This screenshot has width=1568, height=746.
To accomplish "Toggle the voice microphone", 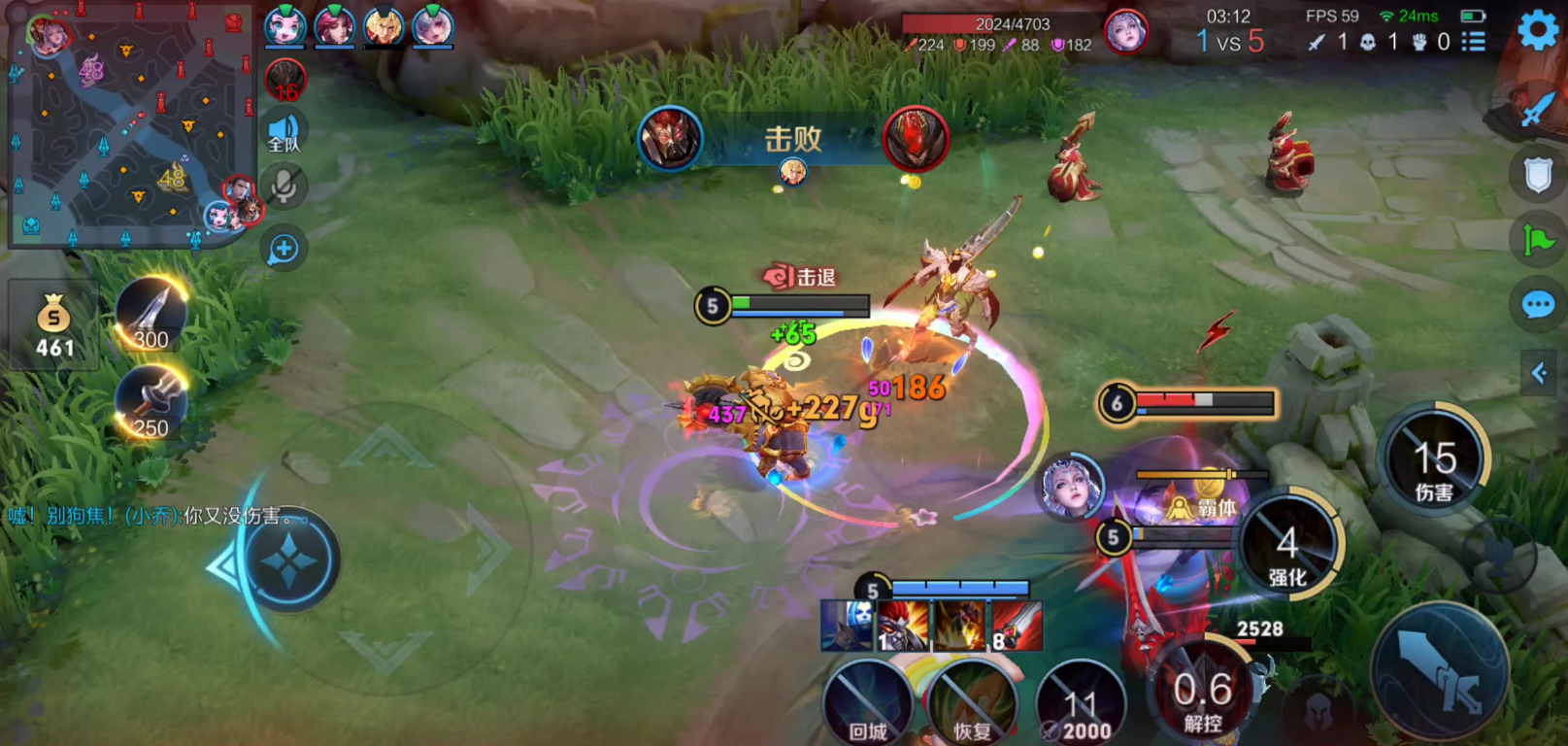I will point(284,186).
